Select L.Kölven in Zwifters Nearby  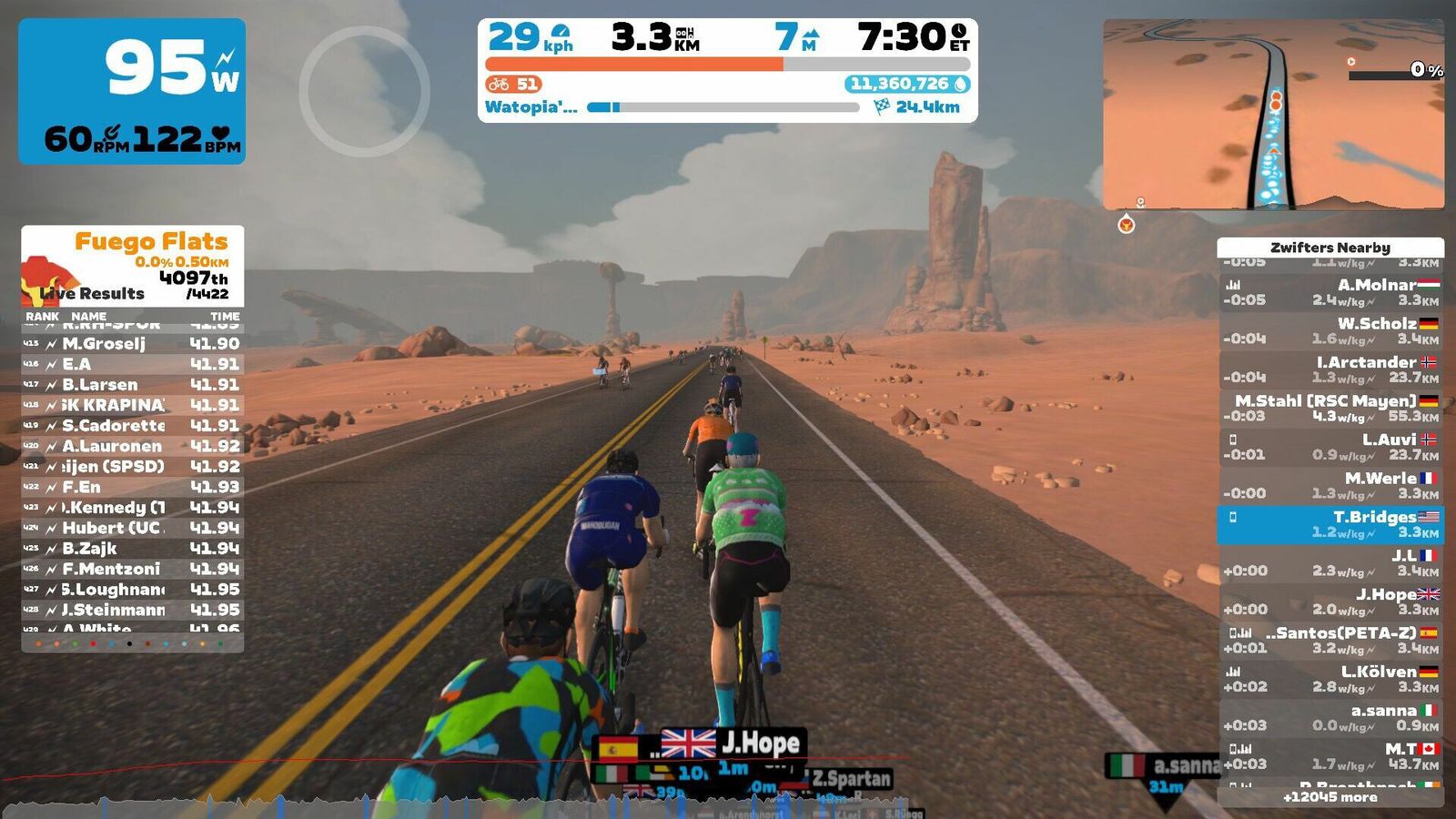[x=1330, y=679]
